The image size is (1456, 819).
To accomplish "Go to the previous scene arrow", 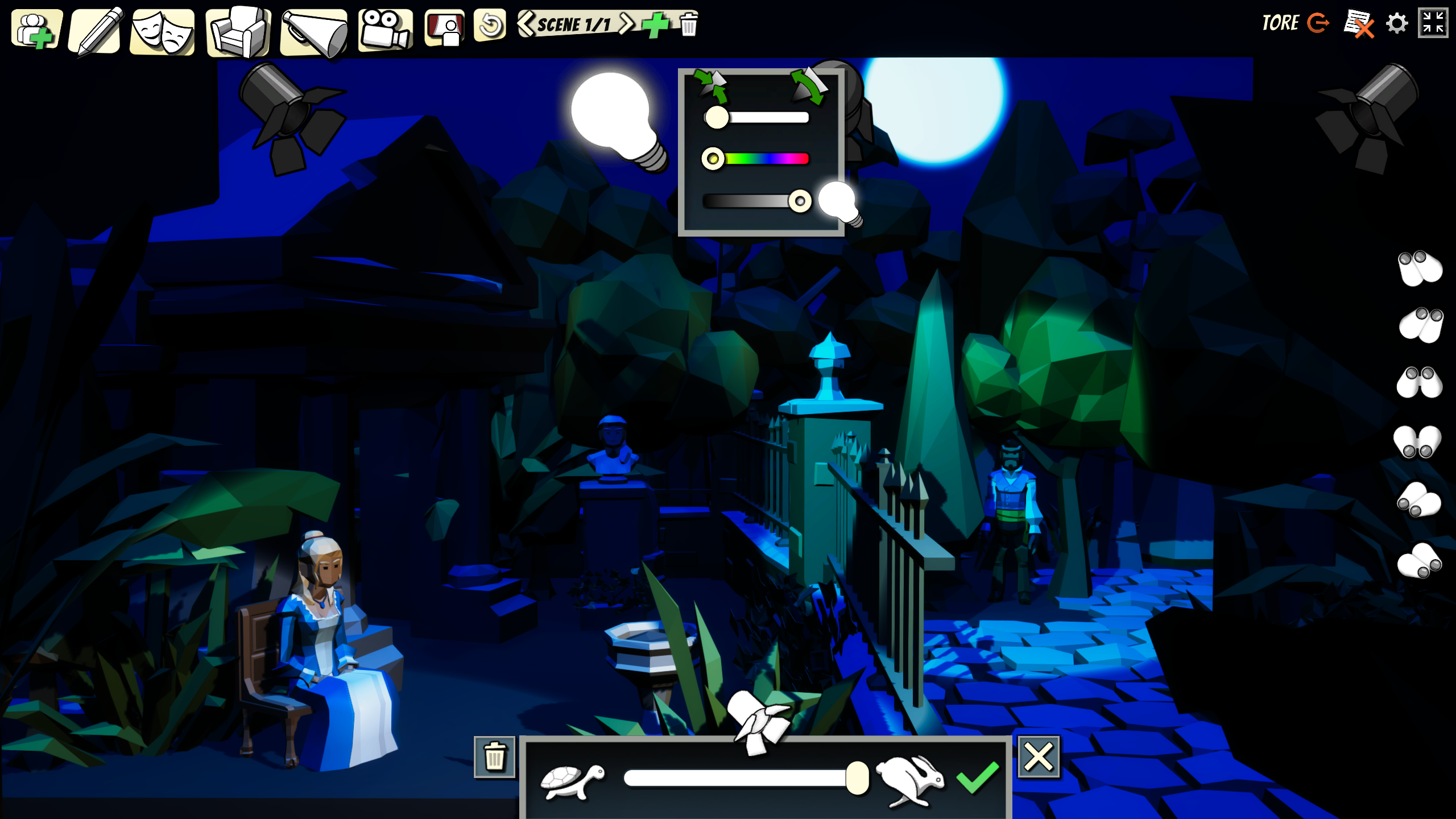I will [x=526, y=24].
